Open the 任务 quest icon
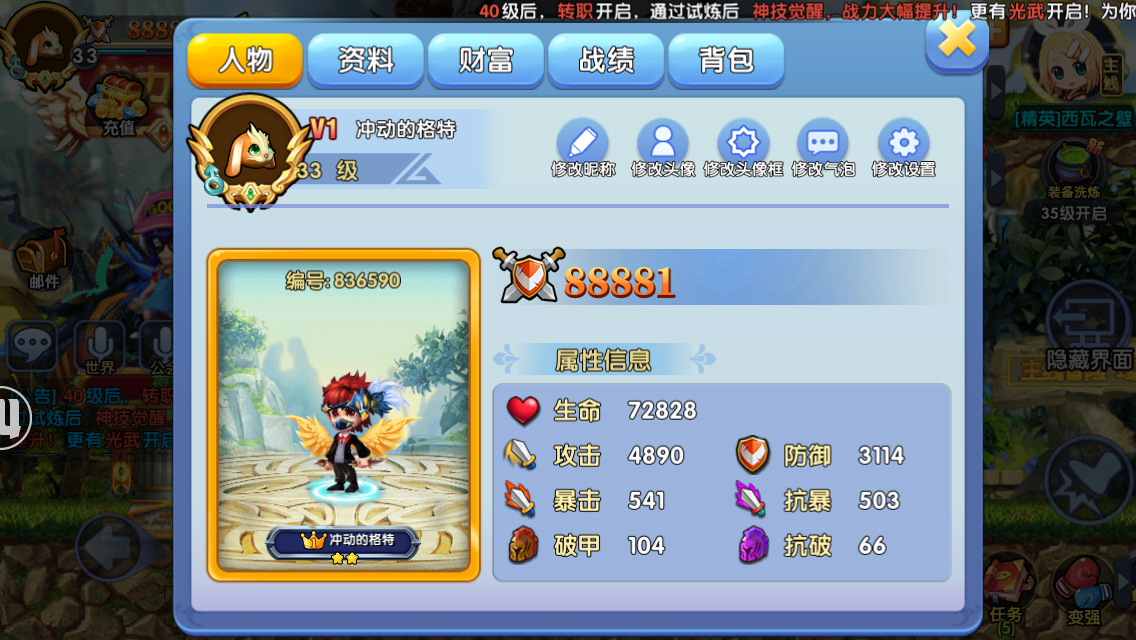The image size is (1136, 640). click(x=1005, y=588)
